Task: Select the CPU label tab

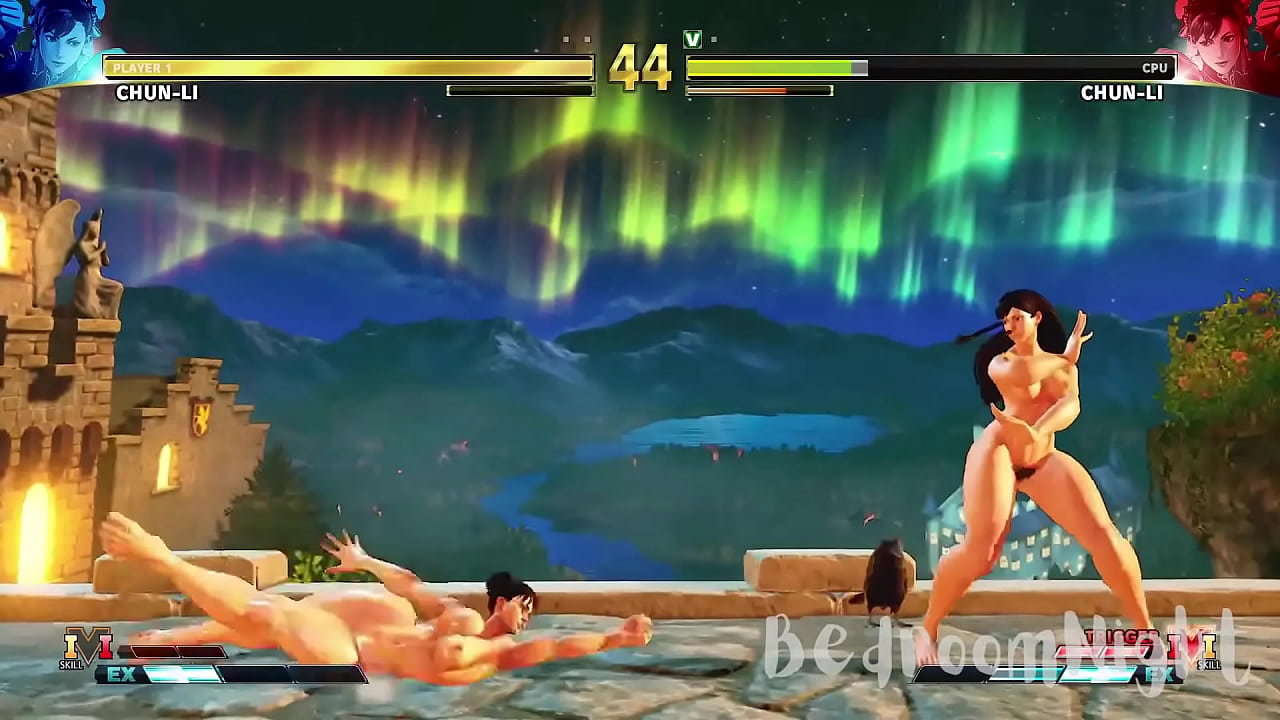Action: [1155, 68]
